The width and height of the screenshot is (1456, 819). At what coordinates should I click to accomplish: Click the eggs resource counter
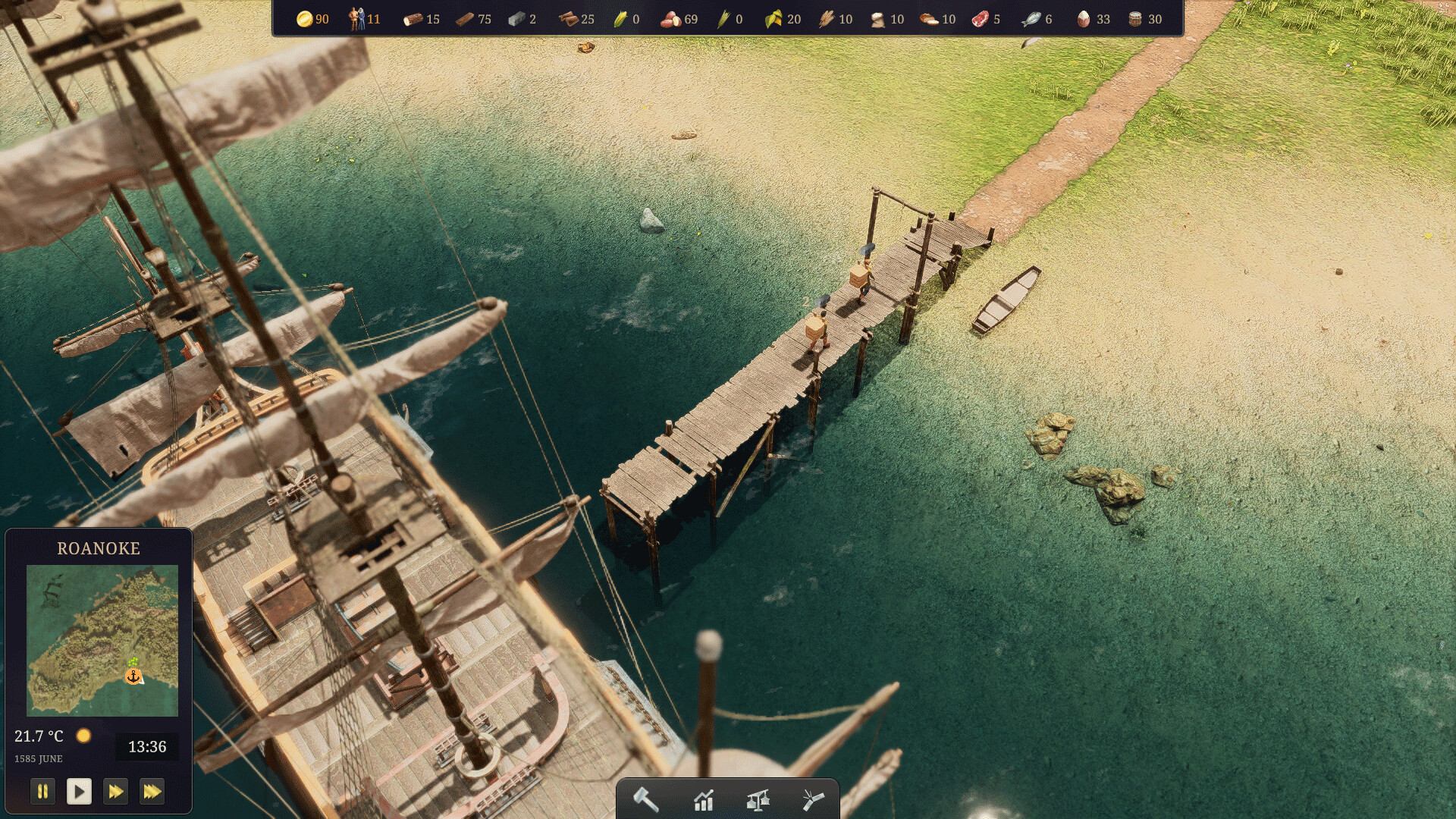(1083, 18)
